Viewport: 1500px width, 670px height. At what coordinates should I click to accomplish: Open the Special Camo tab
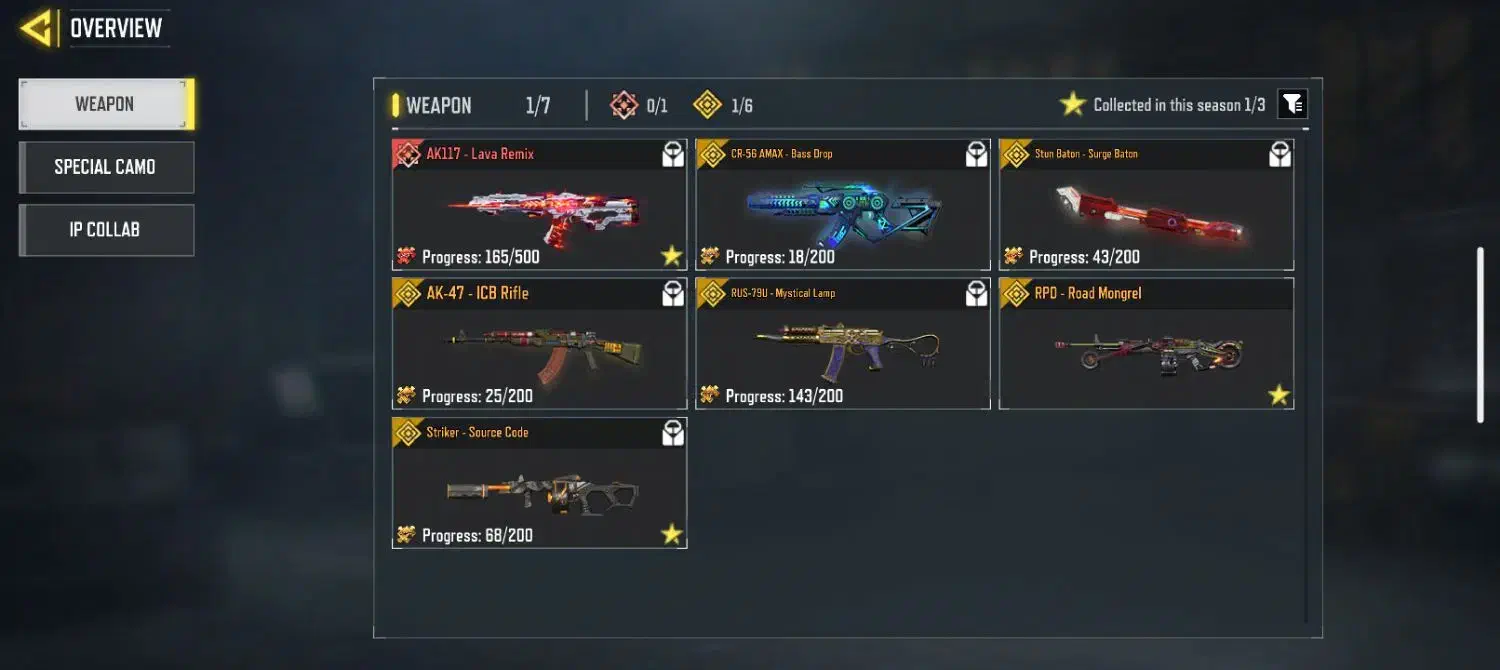(105, 167)
